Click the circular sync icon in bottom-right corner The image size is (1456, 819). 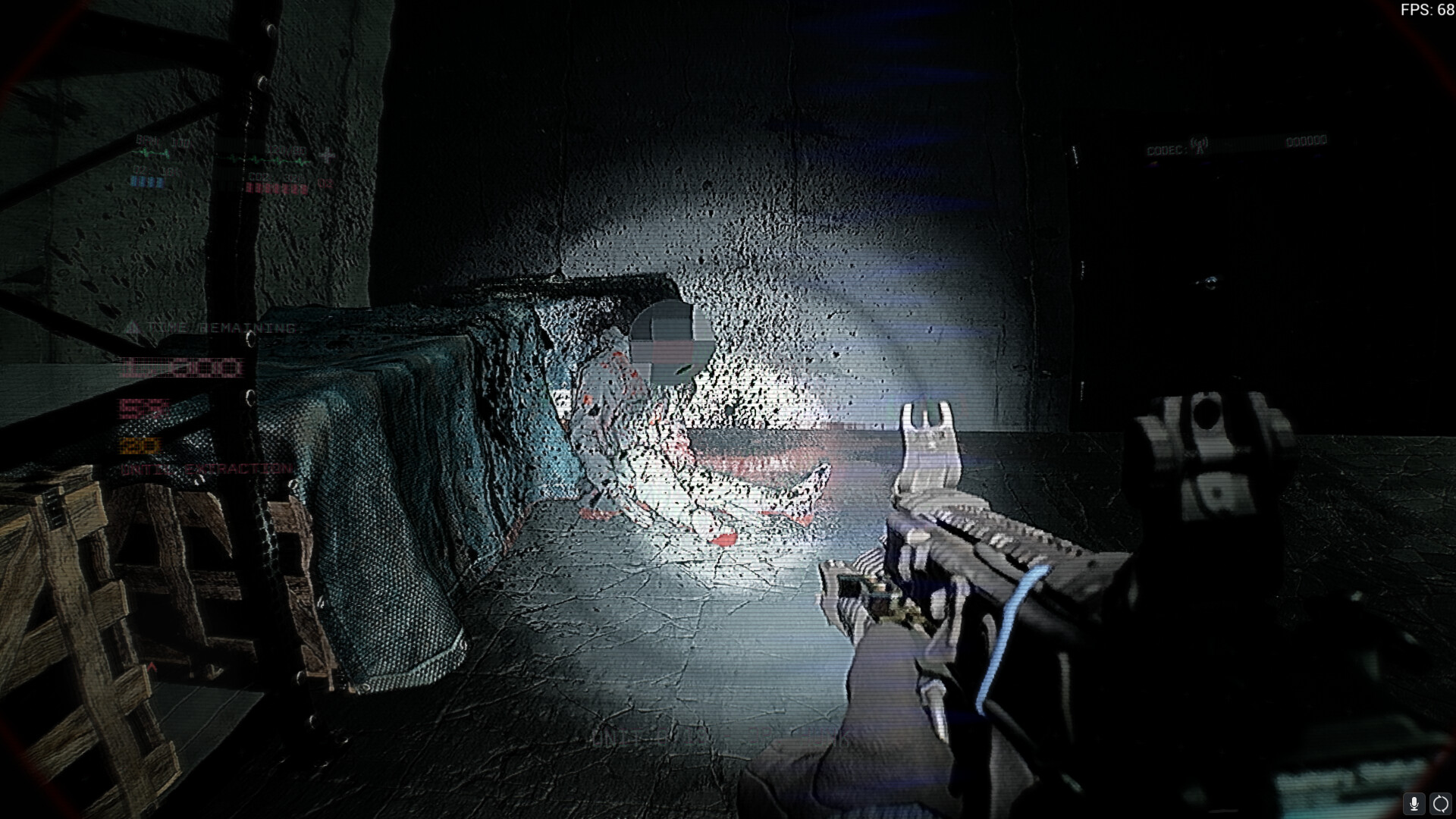tap(1439, 804)
